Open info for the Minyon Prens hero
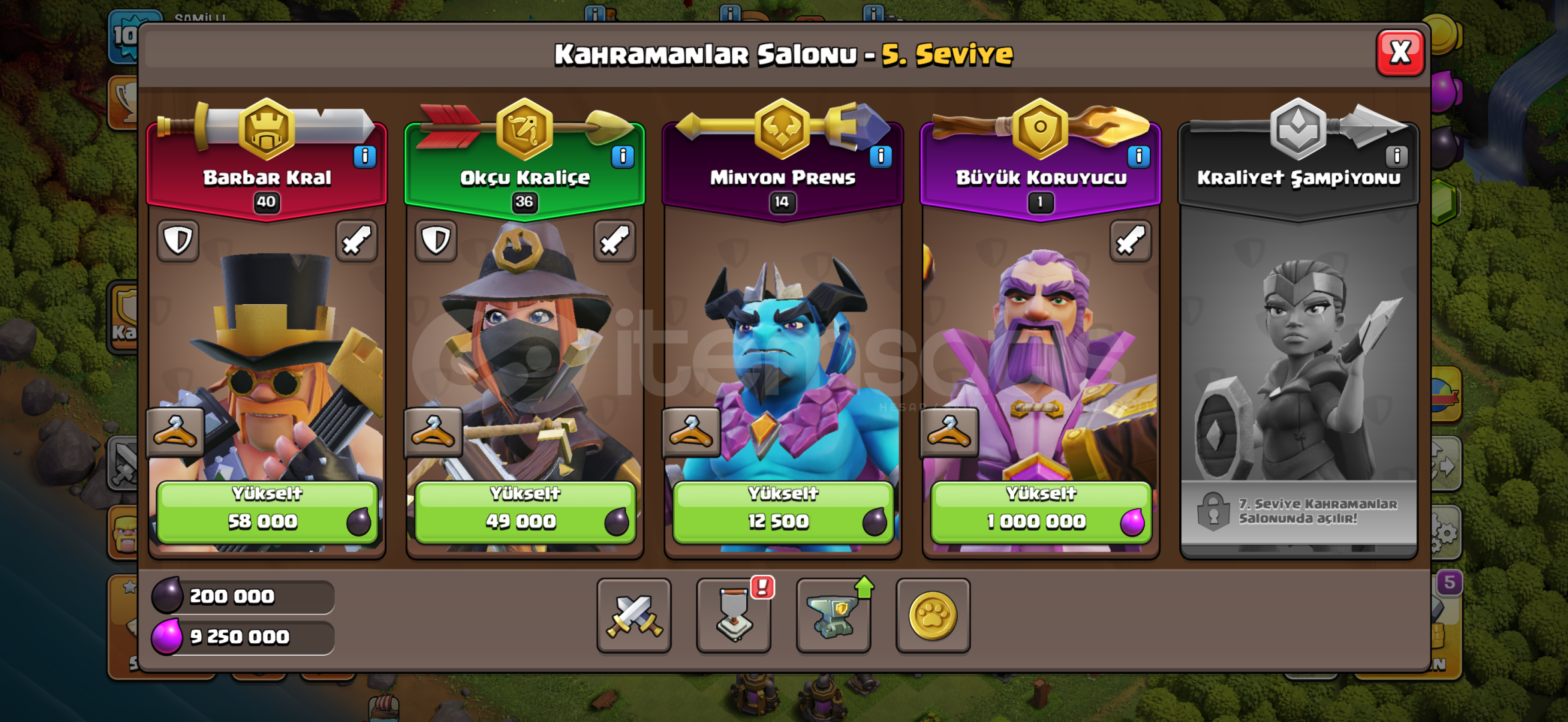 pyautogui.click(x=880, y=155)
